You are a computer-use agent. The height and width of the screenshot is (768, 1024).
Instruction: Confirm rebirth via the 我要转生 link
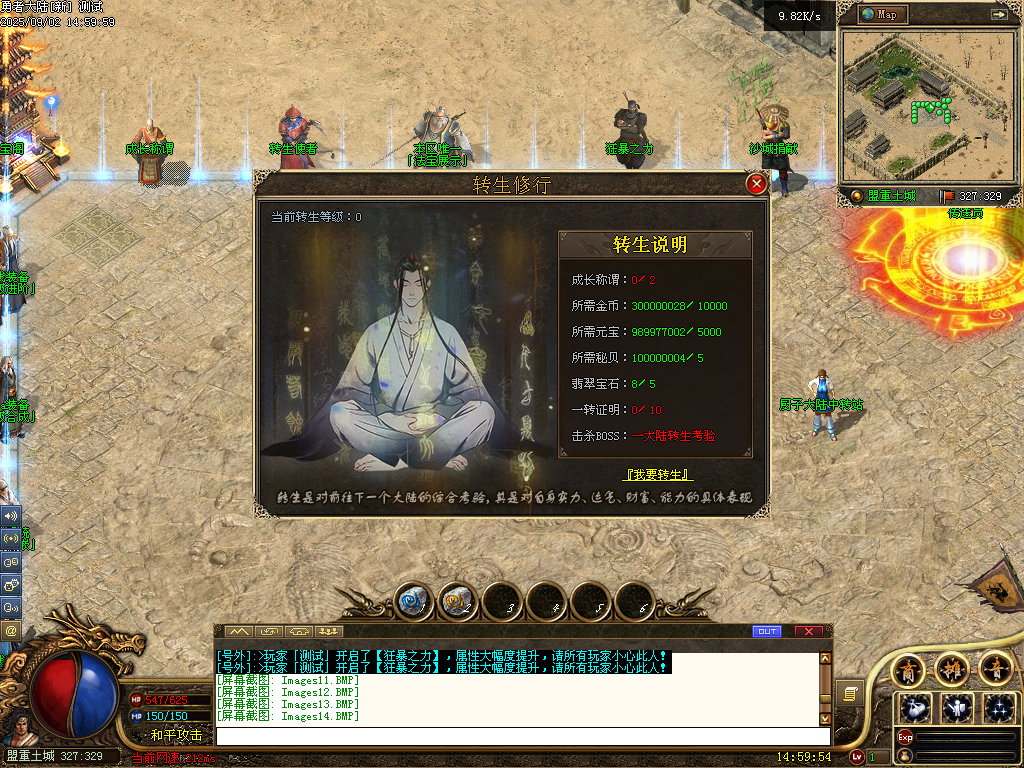[x=657, y=474]
